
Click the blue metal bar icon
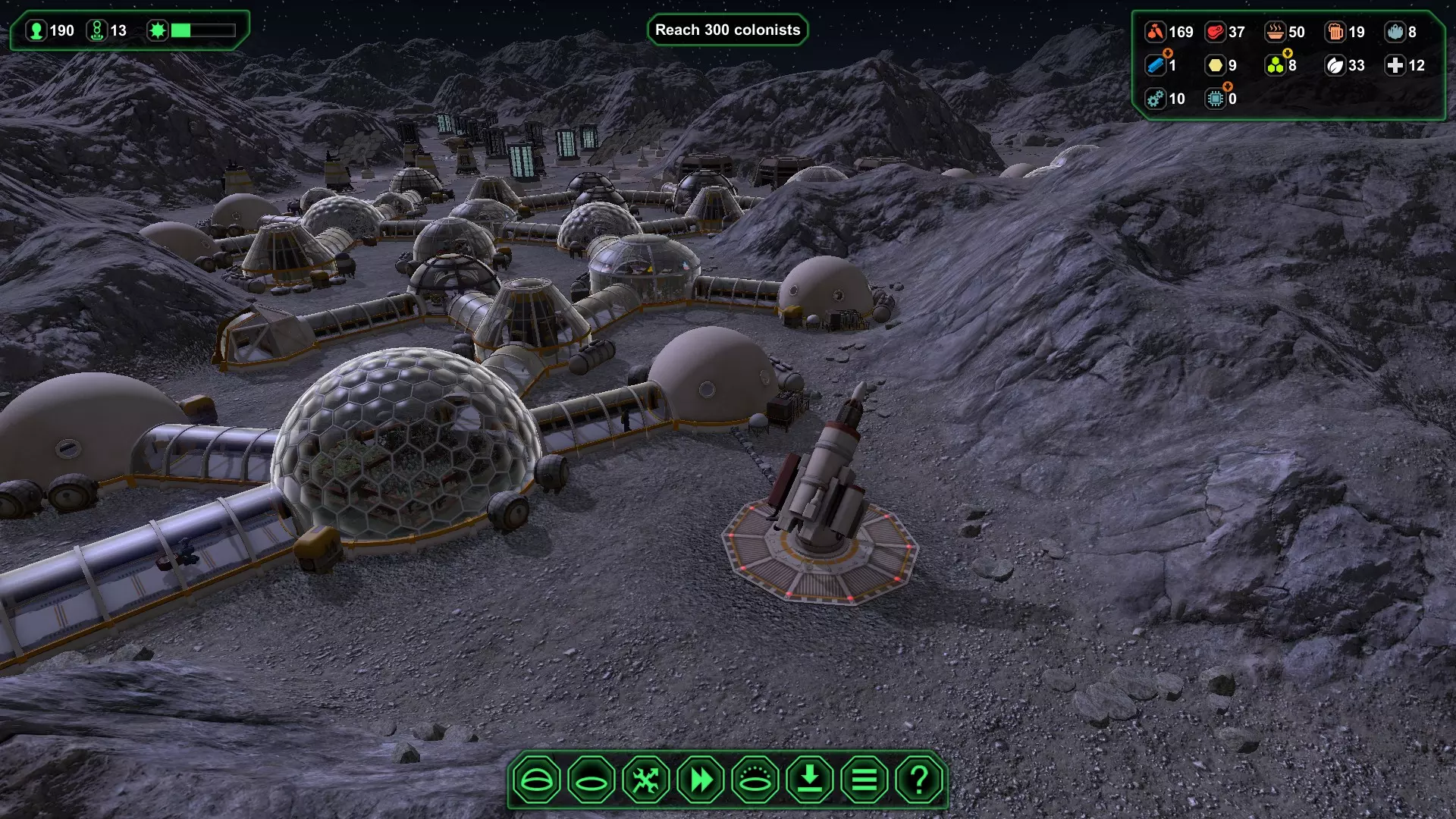1155,65
